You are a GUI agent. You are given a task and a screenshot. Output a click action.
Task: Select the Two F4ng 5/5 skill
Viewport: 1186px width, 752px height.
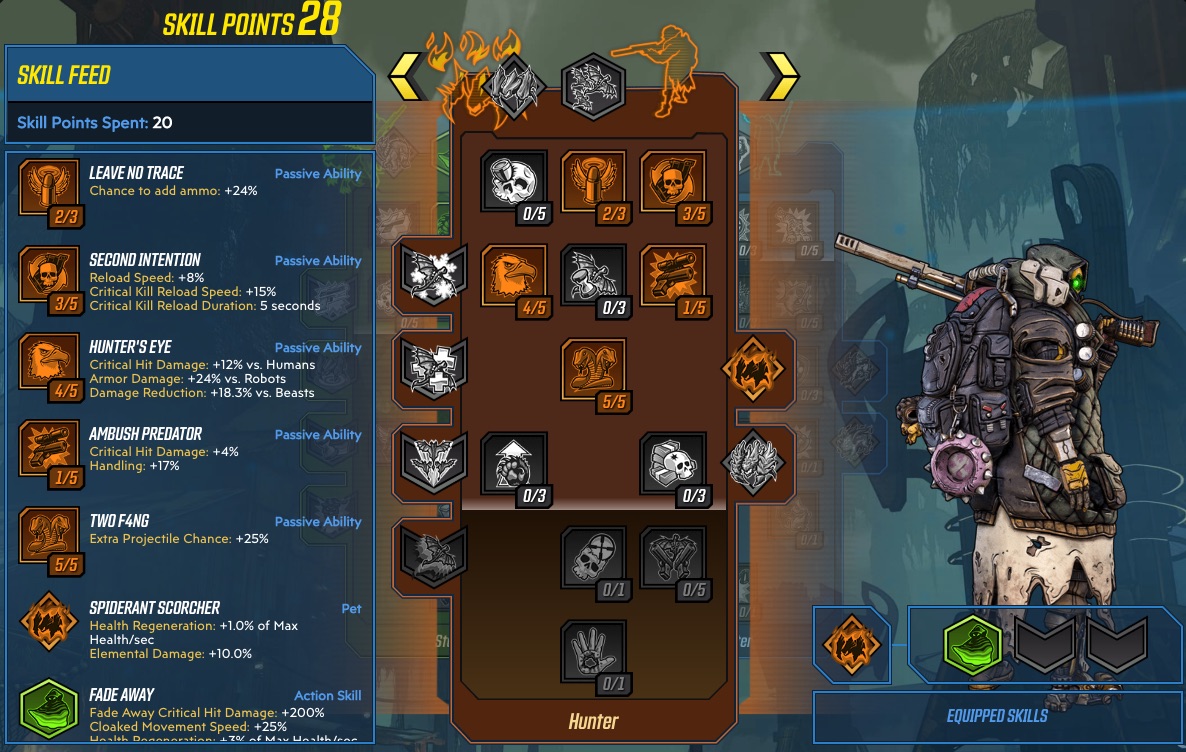click(593, 371)
